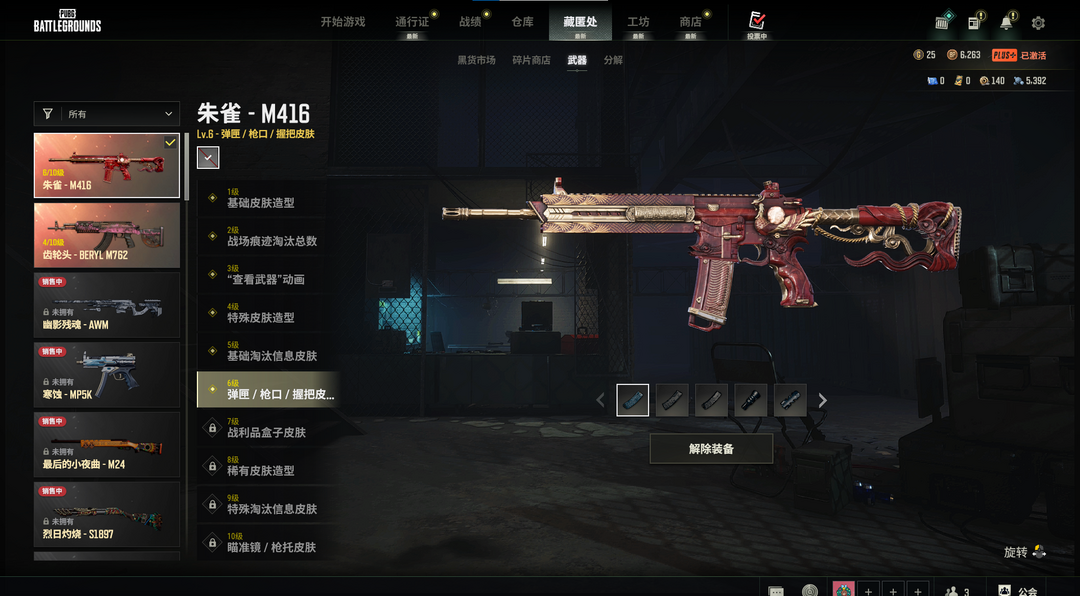The image size is (1080, 596).
Task: Show next attachment skins with right arrow
Action: (x=823, y=400)
